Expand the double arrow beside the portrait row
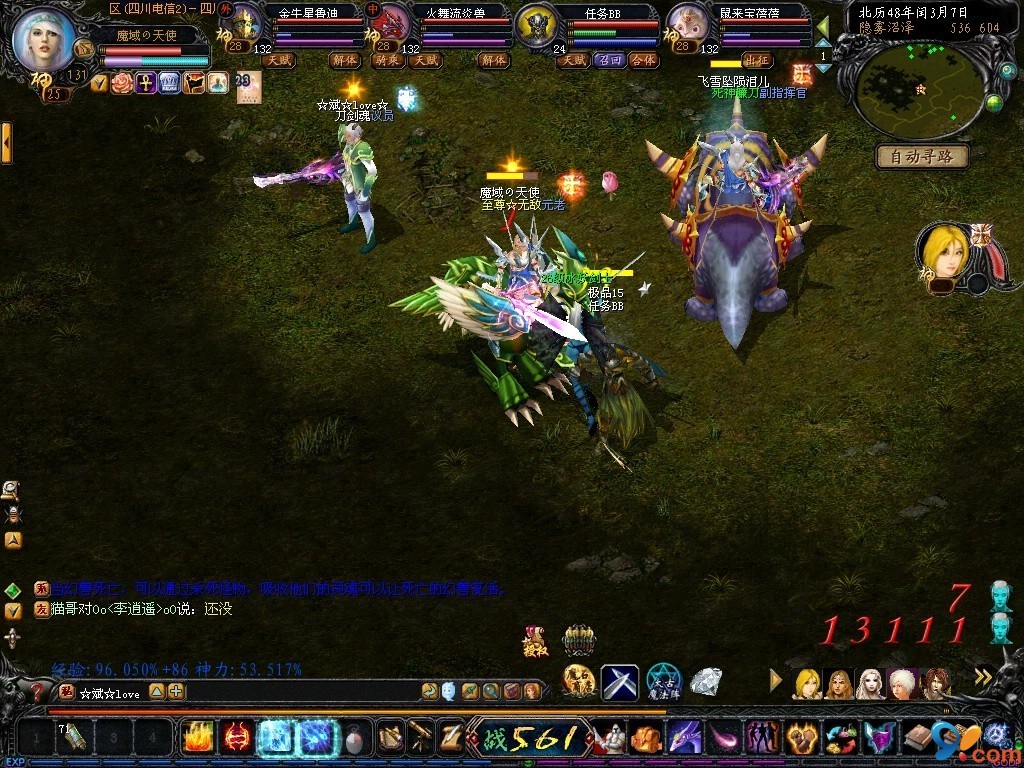The image size is (1024, 768). [x=983, y=678]
